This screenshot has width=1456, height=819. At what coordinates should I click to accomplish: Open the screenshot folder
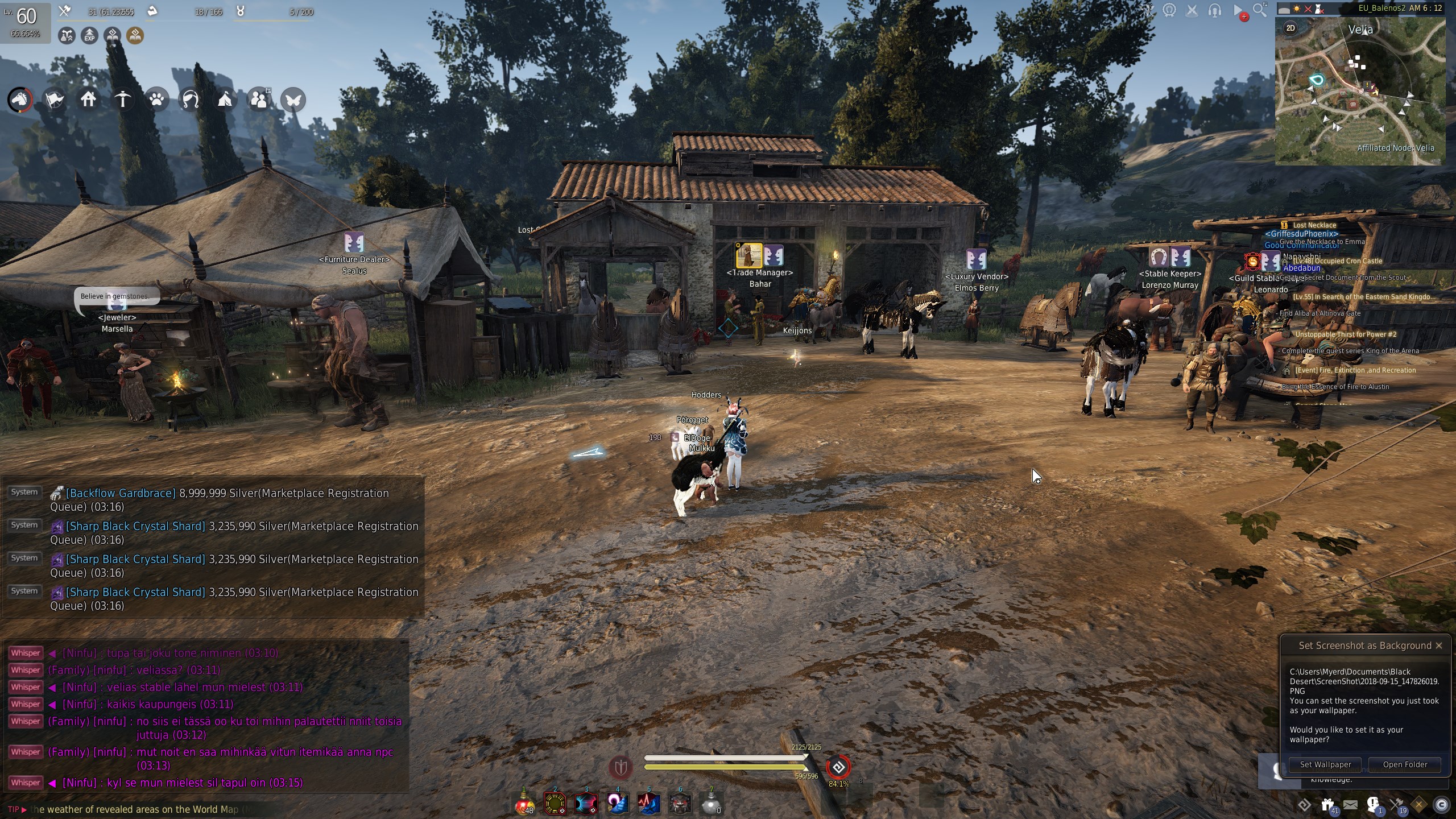pos(1405,764)
